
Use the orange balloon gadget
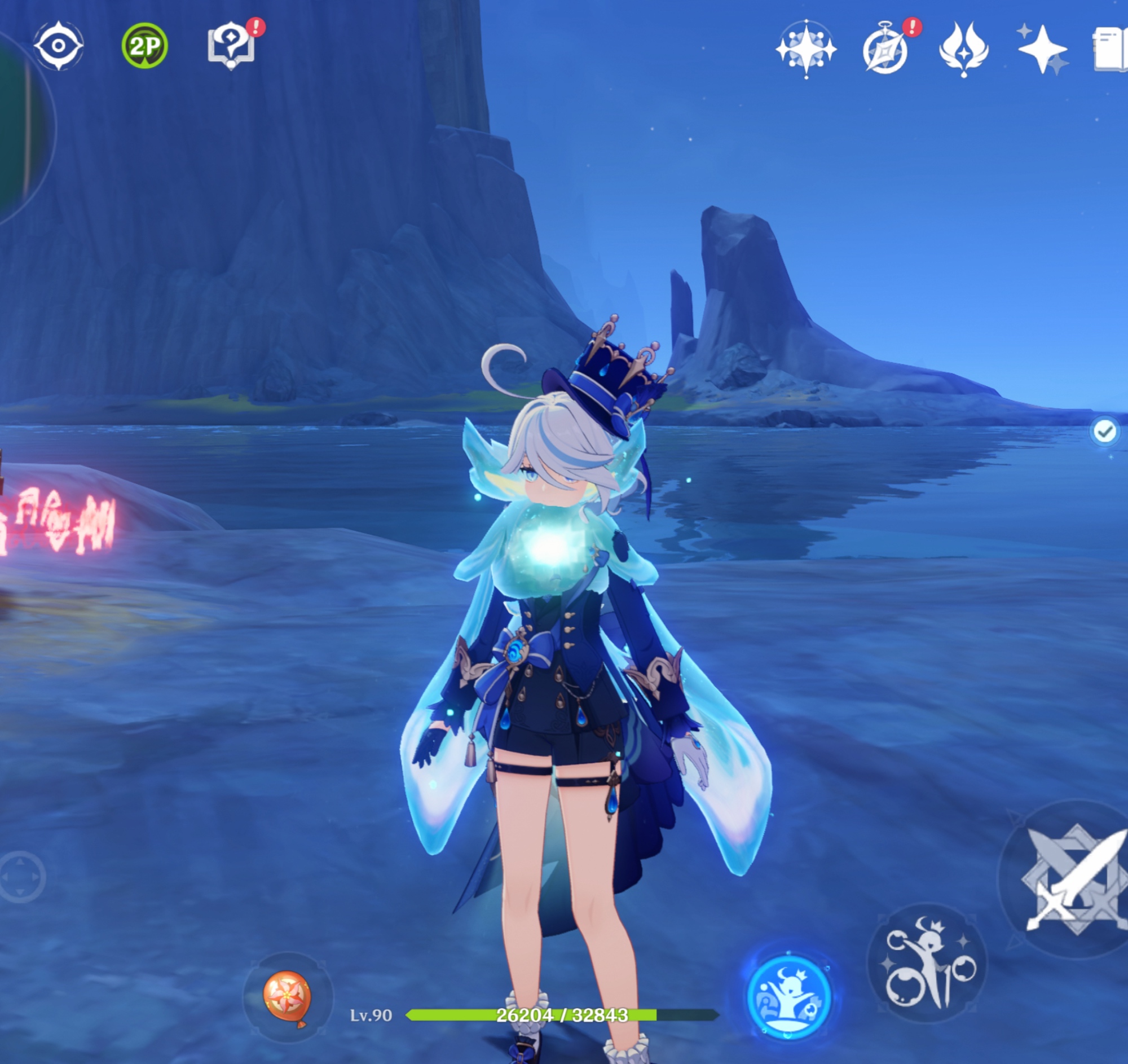point(287,996)
